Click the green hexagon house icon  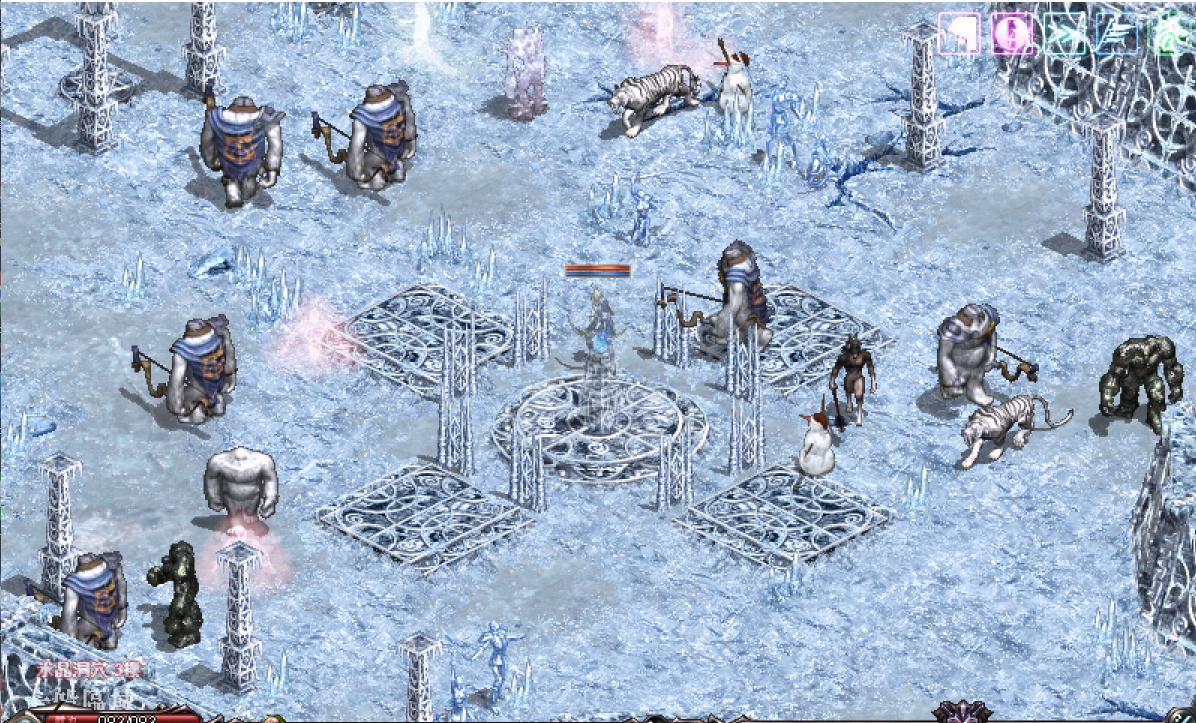[x=1168, y=34]
